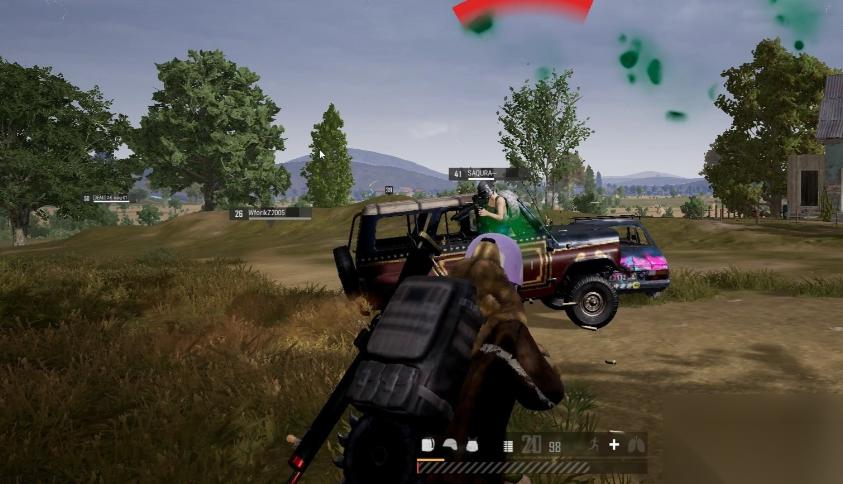Select the SAQURA player nameplate

(x=486, y=174)
